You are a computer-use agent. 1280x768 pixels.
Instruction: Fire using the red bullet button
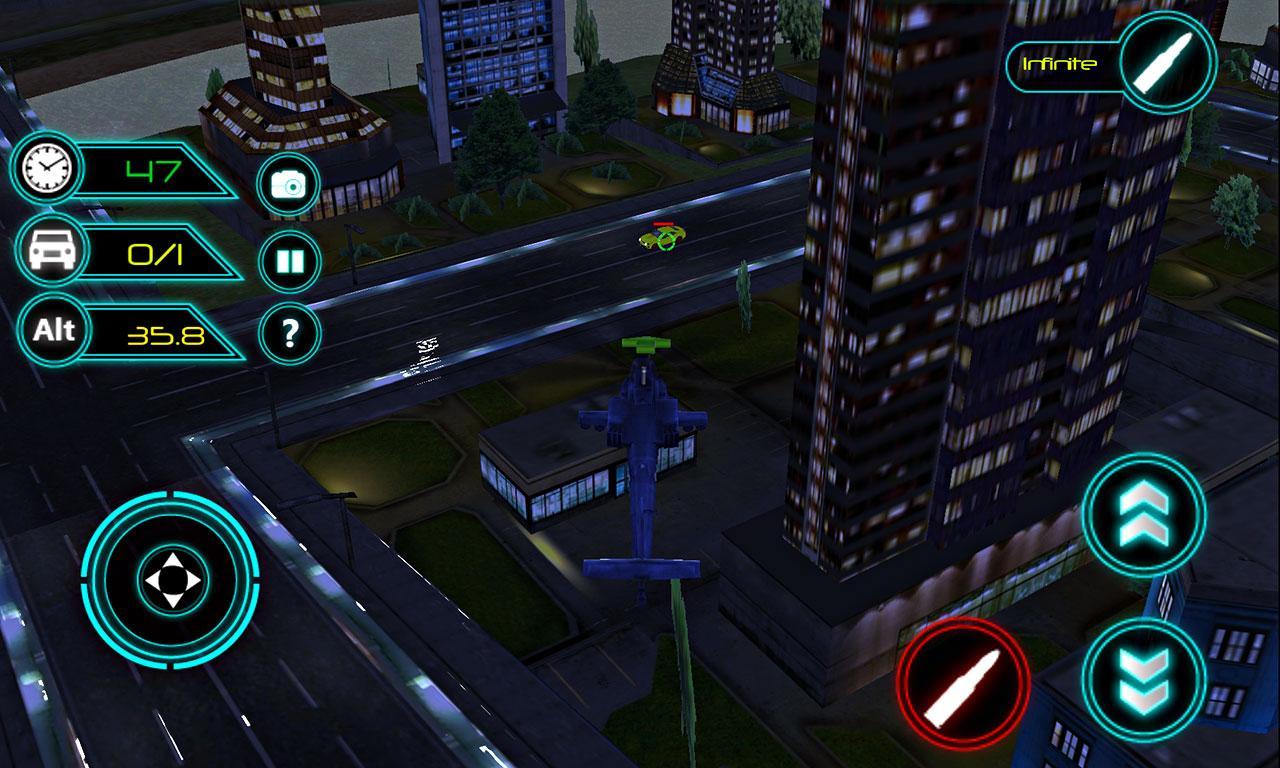click(962, 685)
